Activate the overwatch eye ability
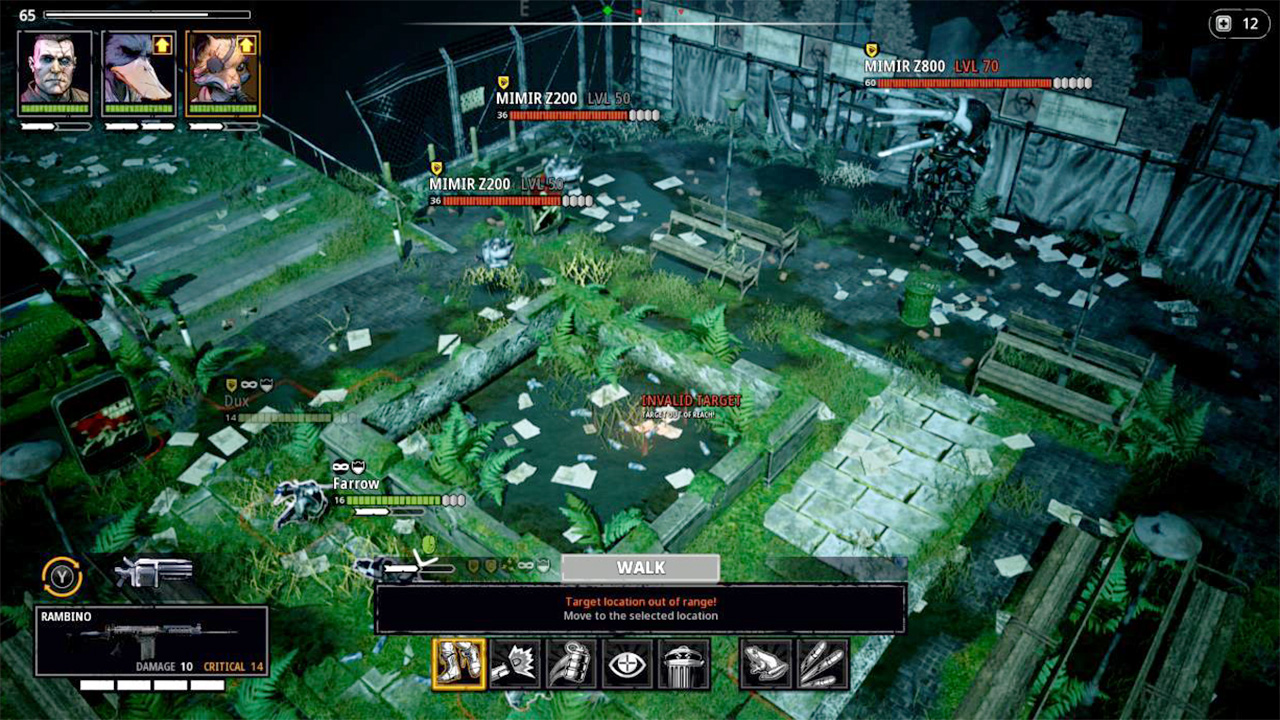 point(626,662)
